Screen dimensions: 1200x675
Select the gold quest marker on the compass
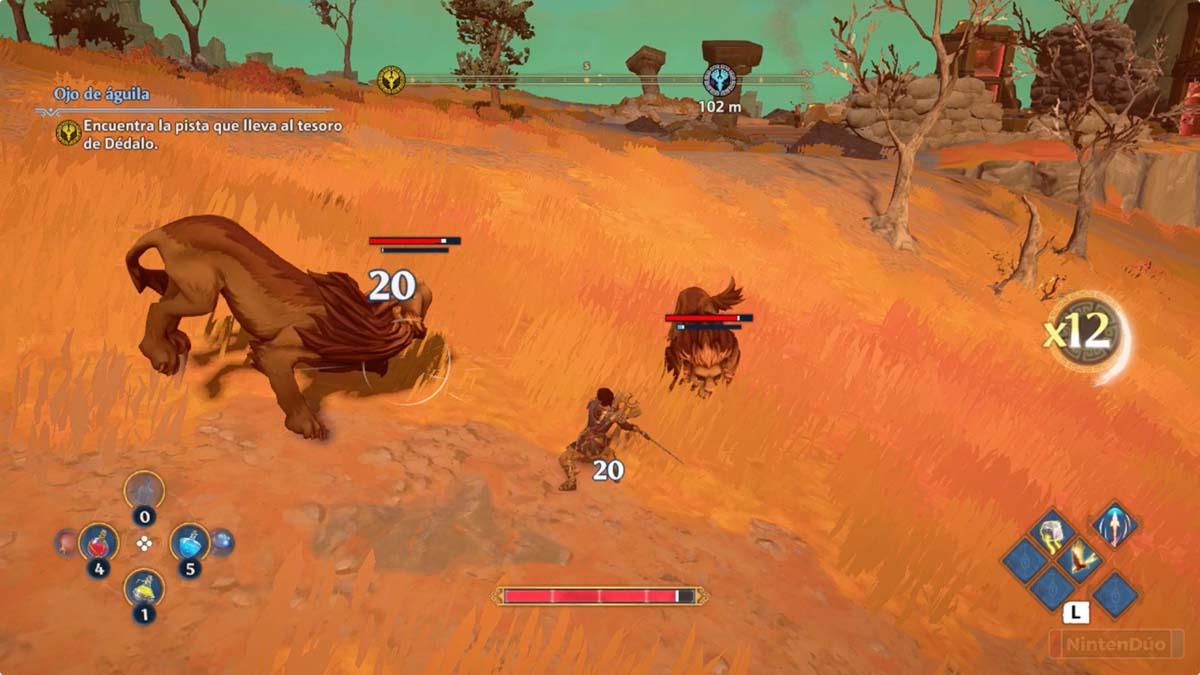pyautogui.click(x=391, y=80)
